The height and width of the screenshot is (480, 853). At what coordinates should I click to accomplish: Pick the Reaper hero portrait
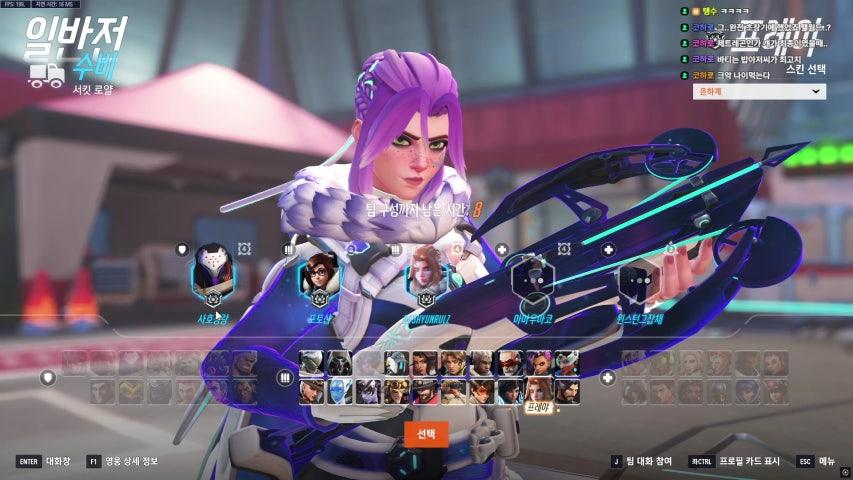point(340,363)
